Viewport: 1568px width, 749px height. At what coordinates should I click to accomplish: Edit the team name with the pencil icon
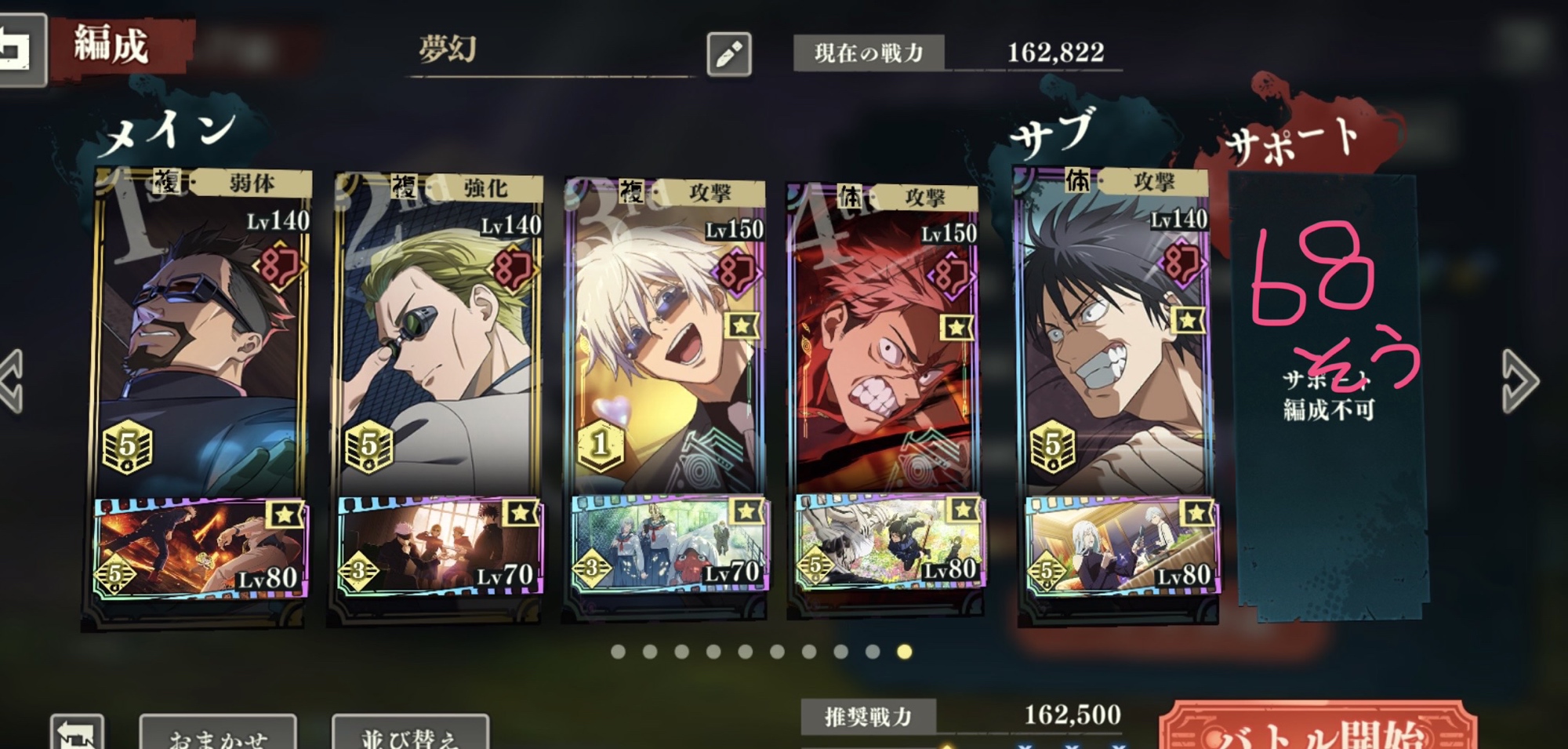(728, 54)
